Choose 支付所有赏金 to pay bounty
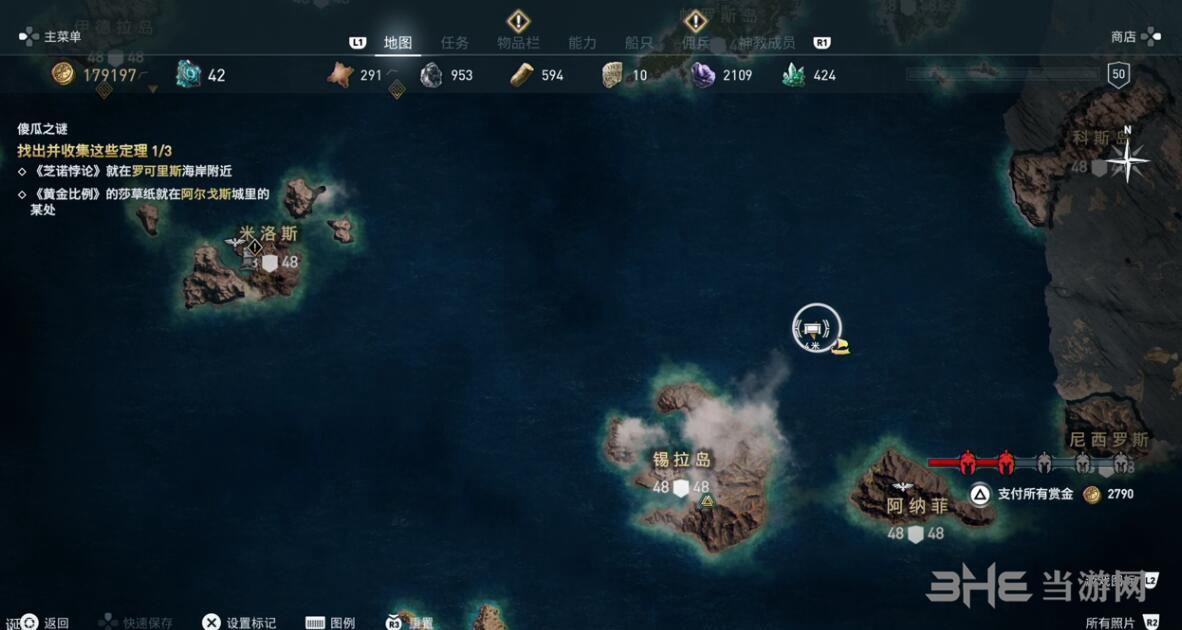This screenshot has height=630, width=1182. [1035, 494]
